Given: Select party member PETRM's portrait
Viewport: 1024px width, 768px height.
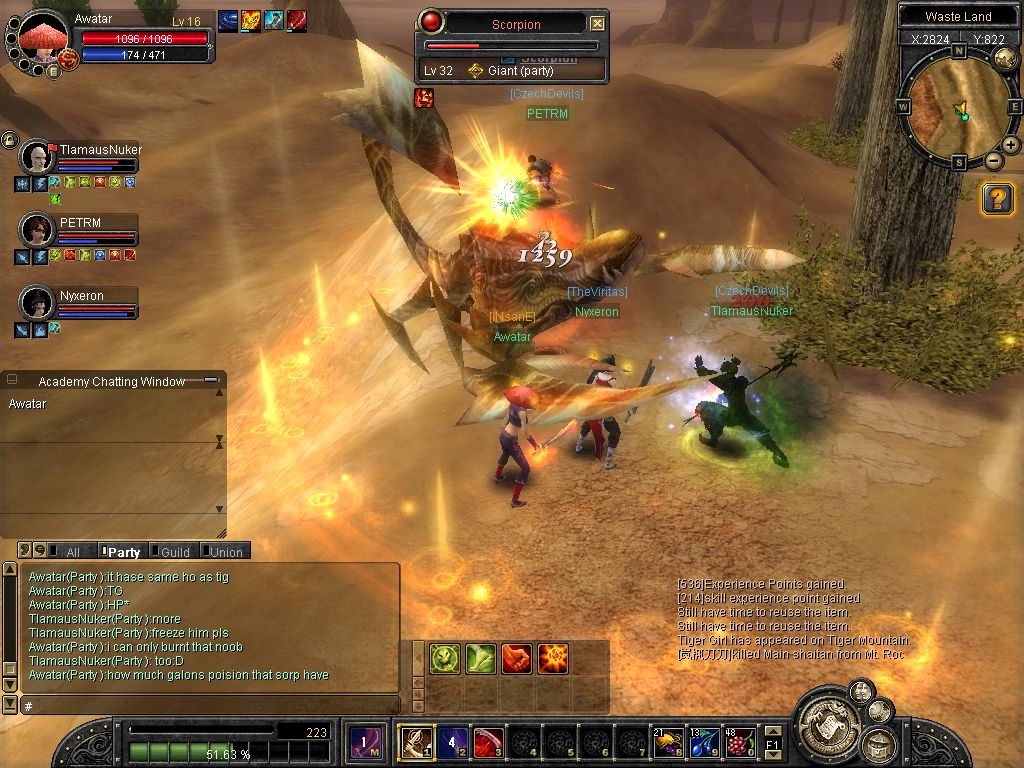Looking at the screenshot, I should coord(36,231).
